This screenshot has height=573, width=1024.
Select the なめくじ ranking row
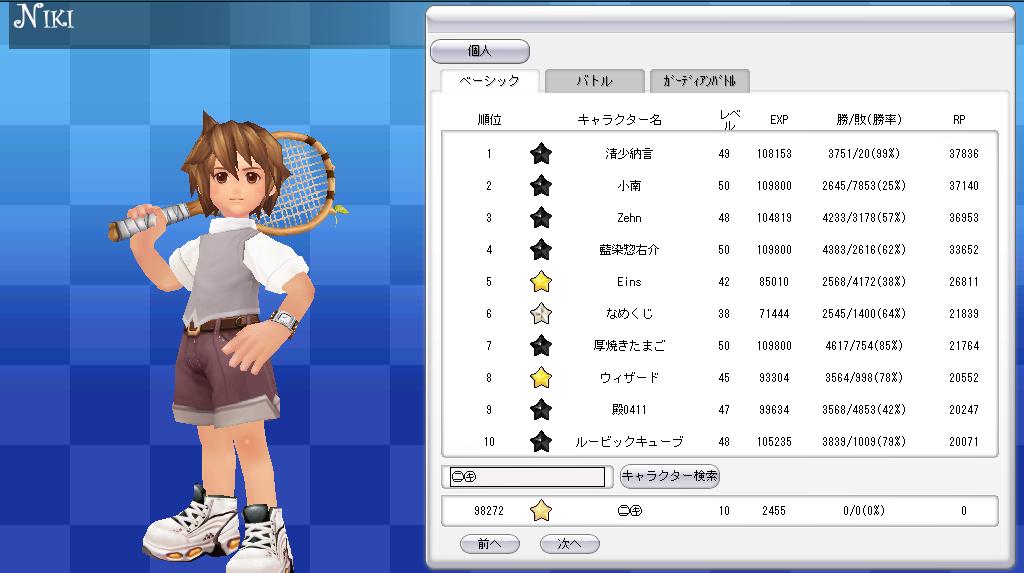[x=629, y=314]
